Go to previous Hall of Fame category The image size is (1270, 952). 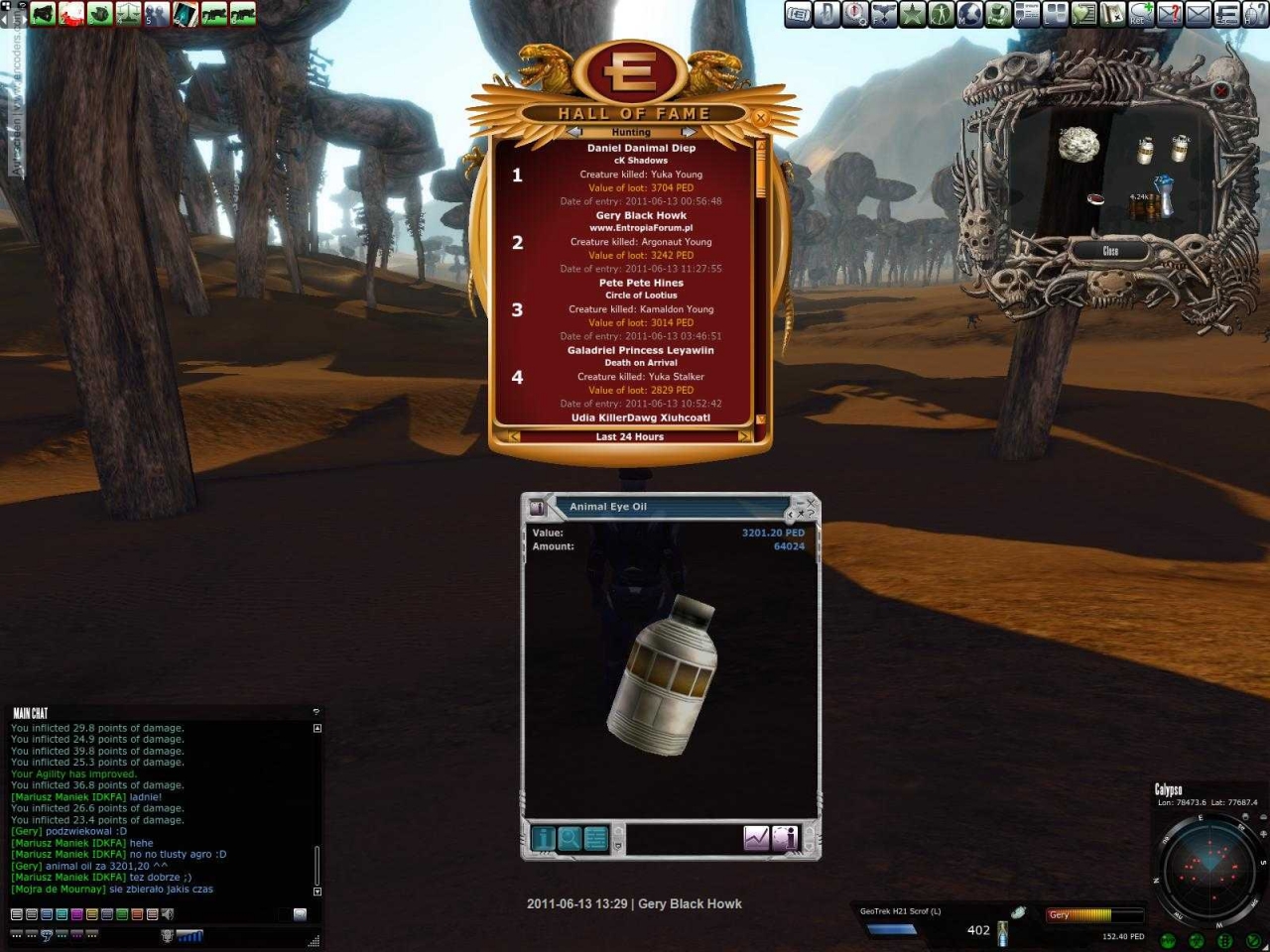coord(574,132)
